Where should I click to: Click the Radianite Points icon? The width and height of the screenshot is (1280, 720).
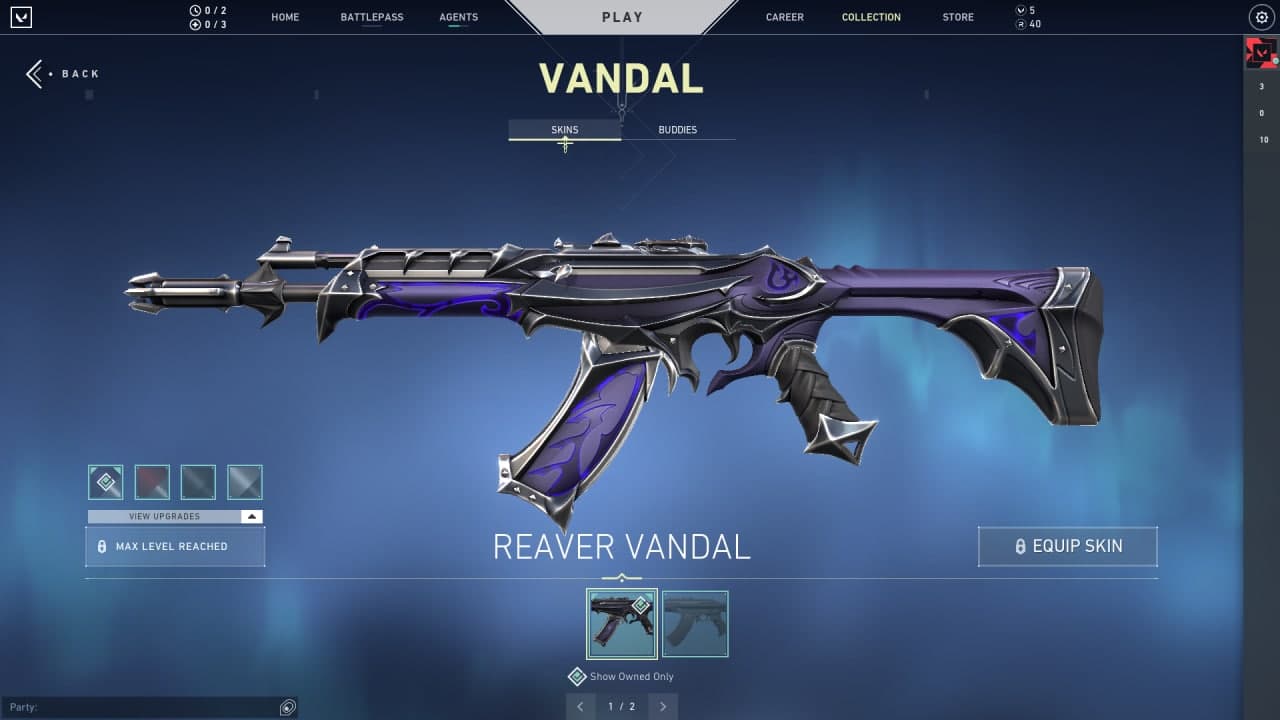pyautogui.click(x=1022, y=23)
